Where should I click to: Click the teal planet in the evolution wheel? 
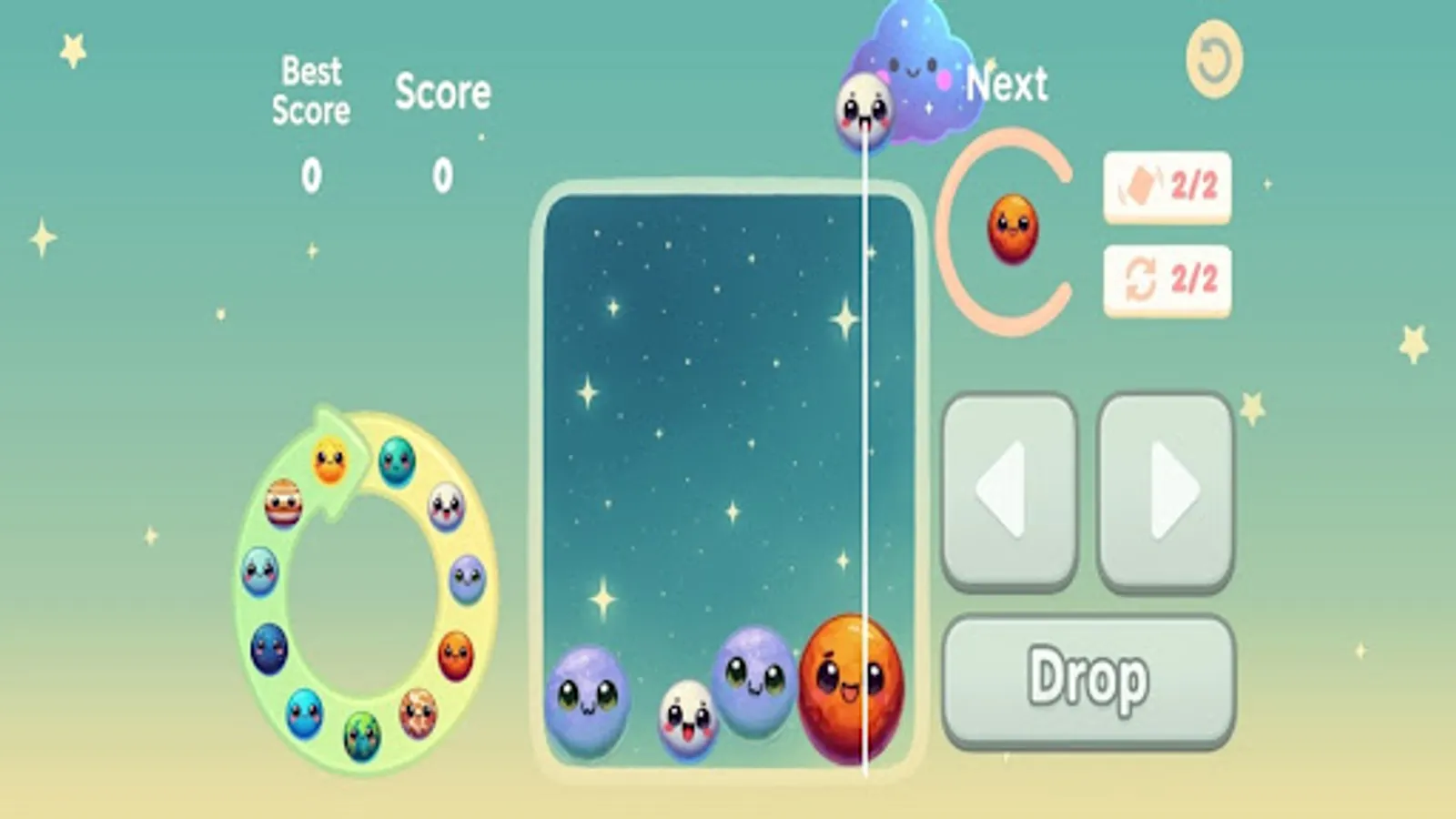pos(395,461)
